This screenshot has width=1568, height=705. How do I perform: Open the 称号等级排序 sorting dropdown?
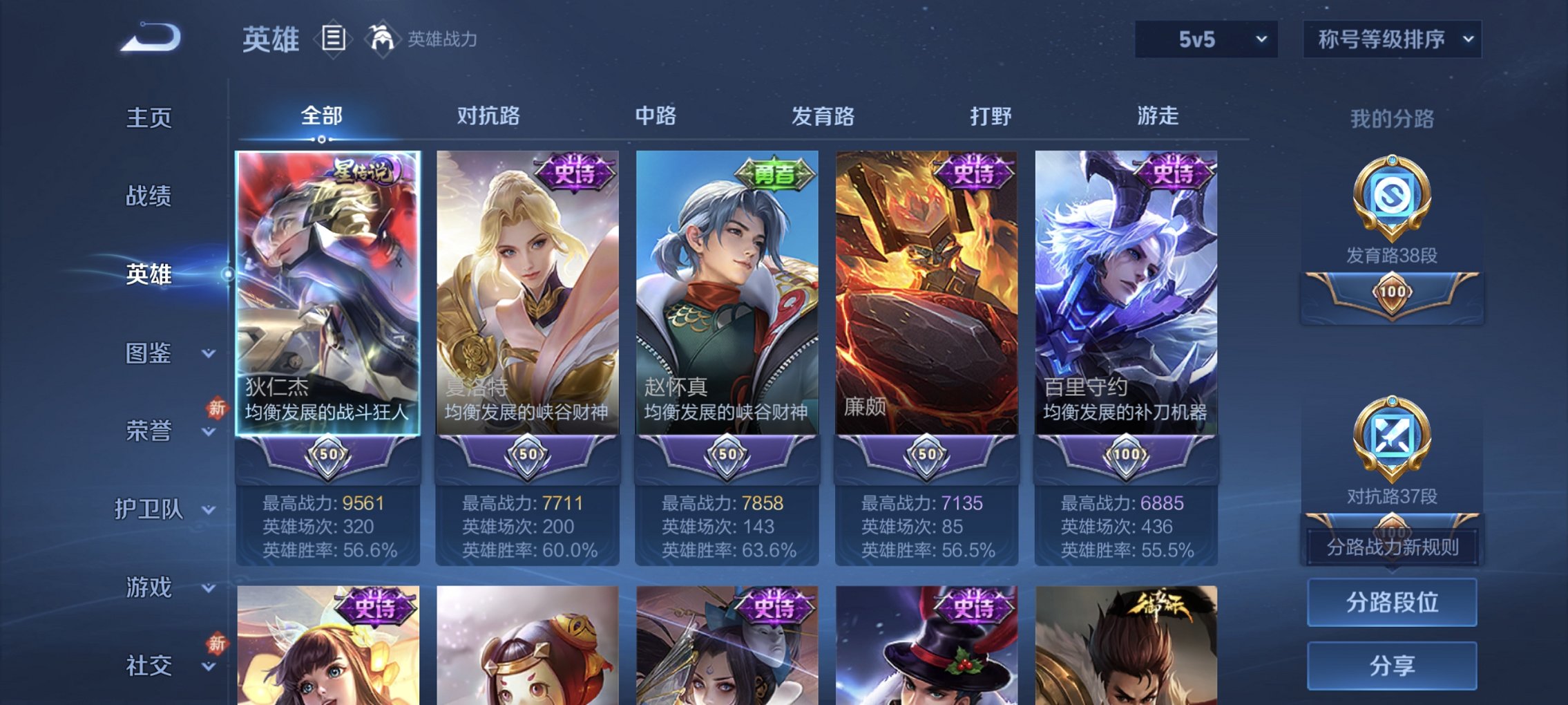click(1391, 39)
